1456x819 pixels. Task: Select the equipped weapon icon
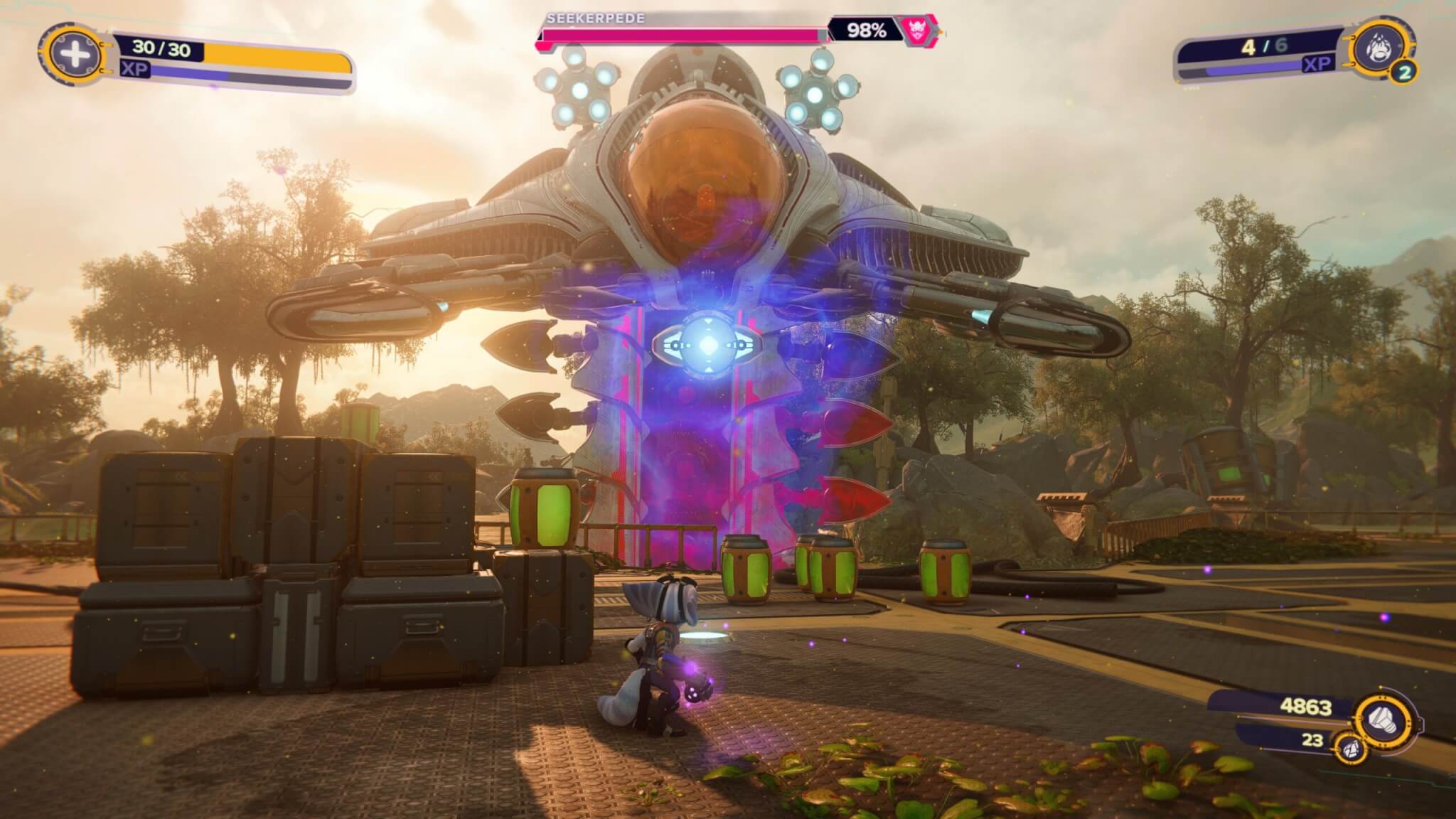1383,47
